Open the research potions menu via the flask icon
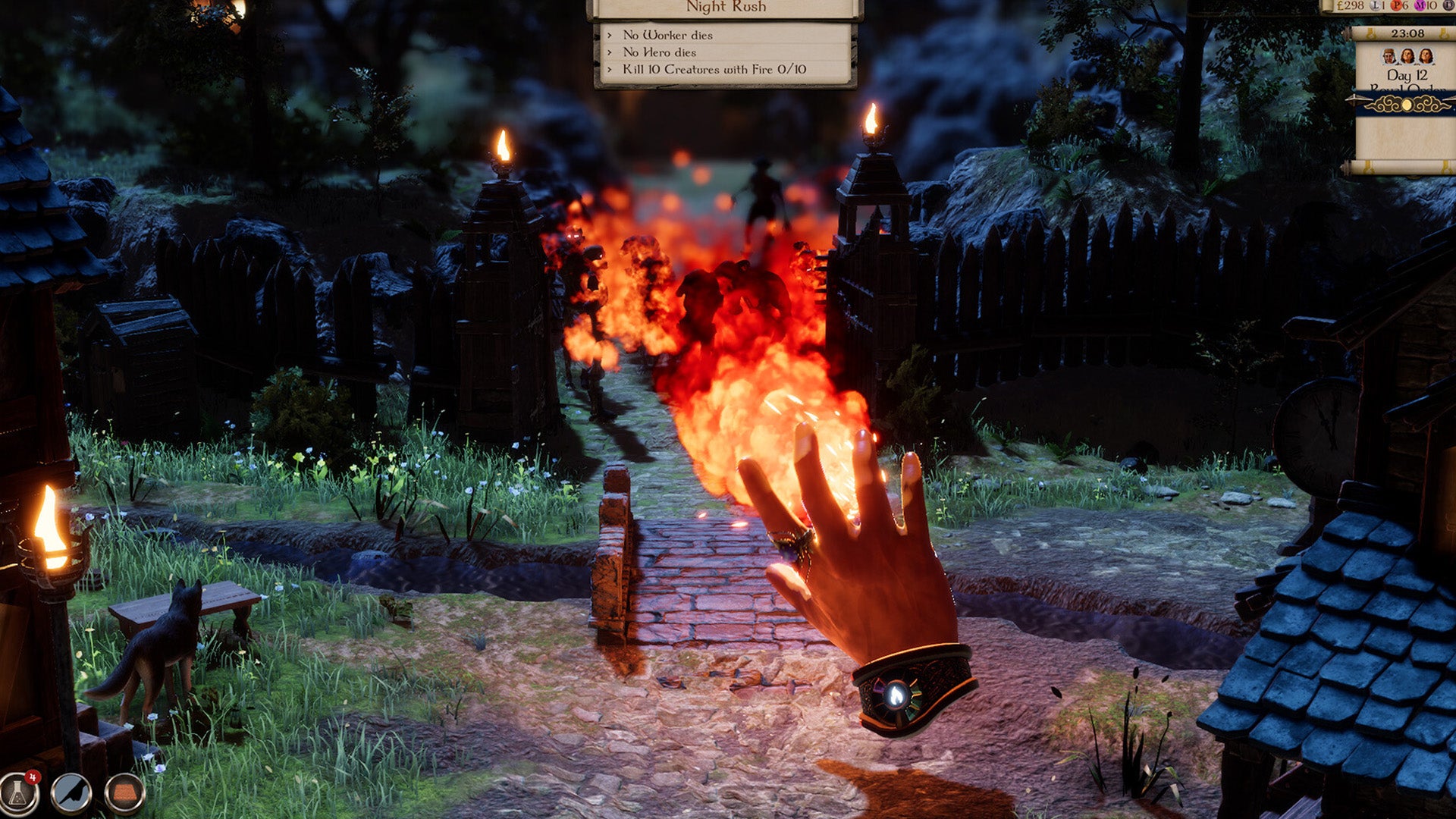The image size is (1456, 819). click(x=17, y=793)
